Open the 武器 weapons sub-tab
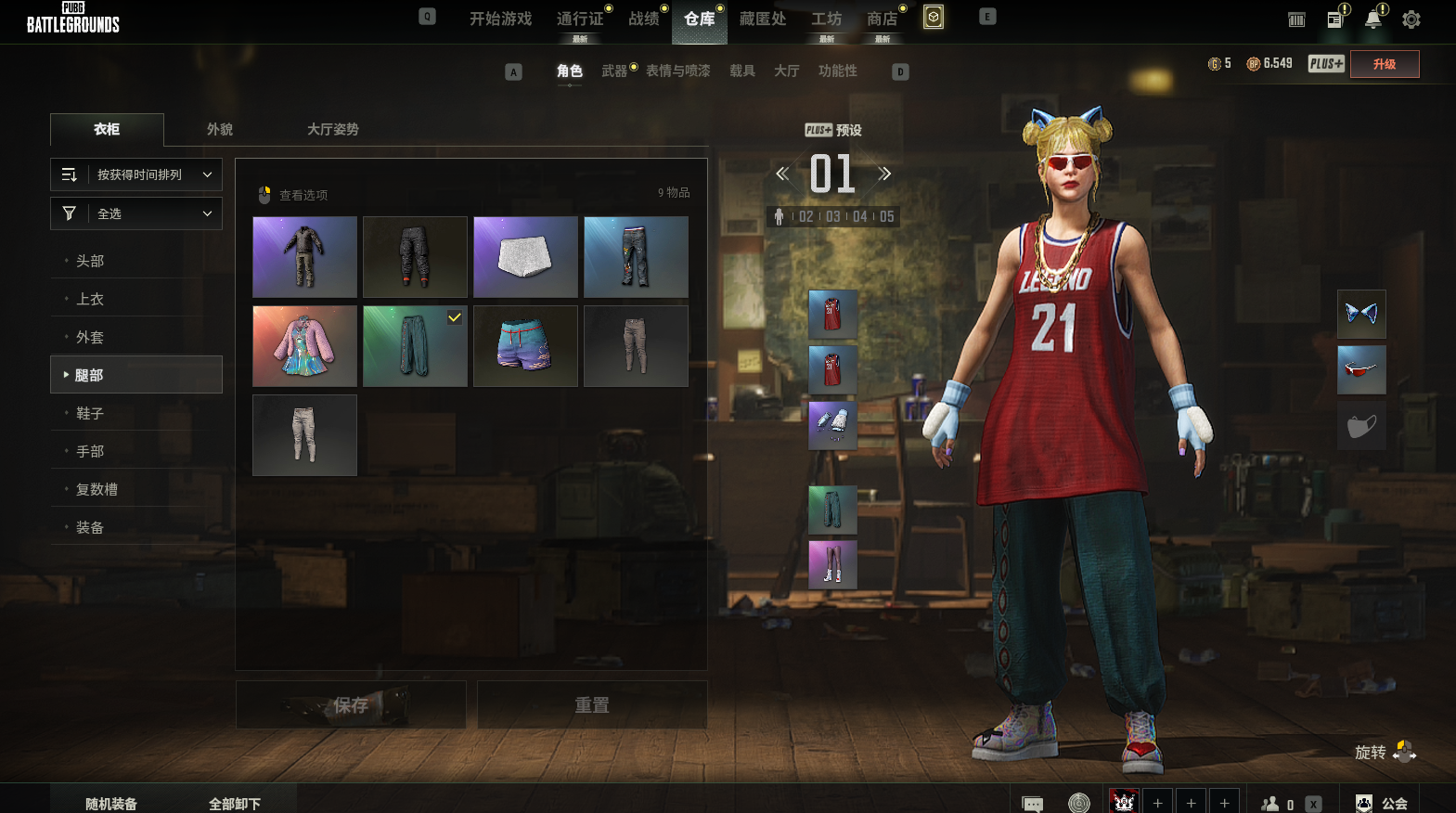 tap(613, 71)
